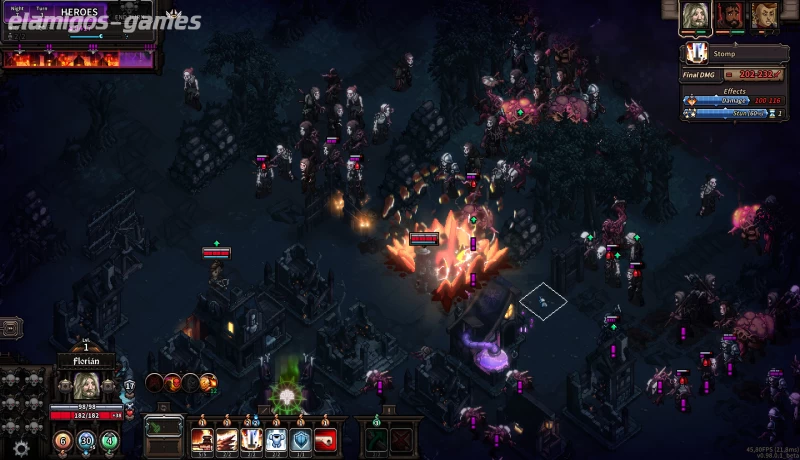Activate the Stomp skill on the hotbar
Image resolution: width=800 pixels, height=460 pixels.
[252, 437]
